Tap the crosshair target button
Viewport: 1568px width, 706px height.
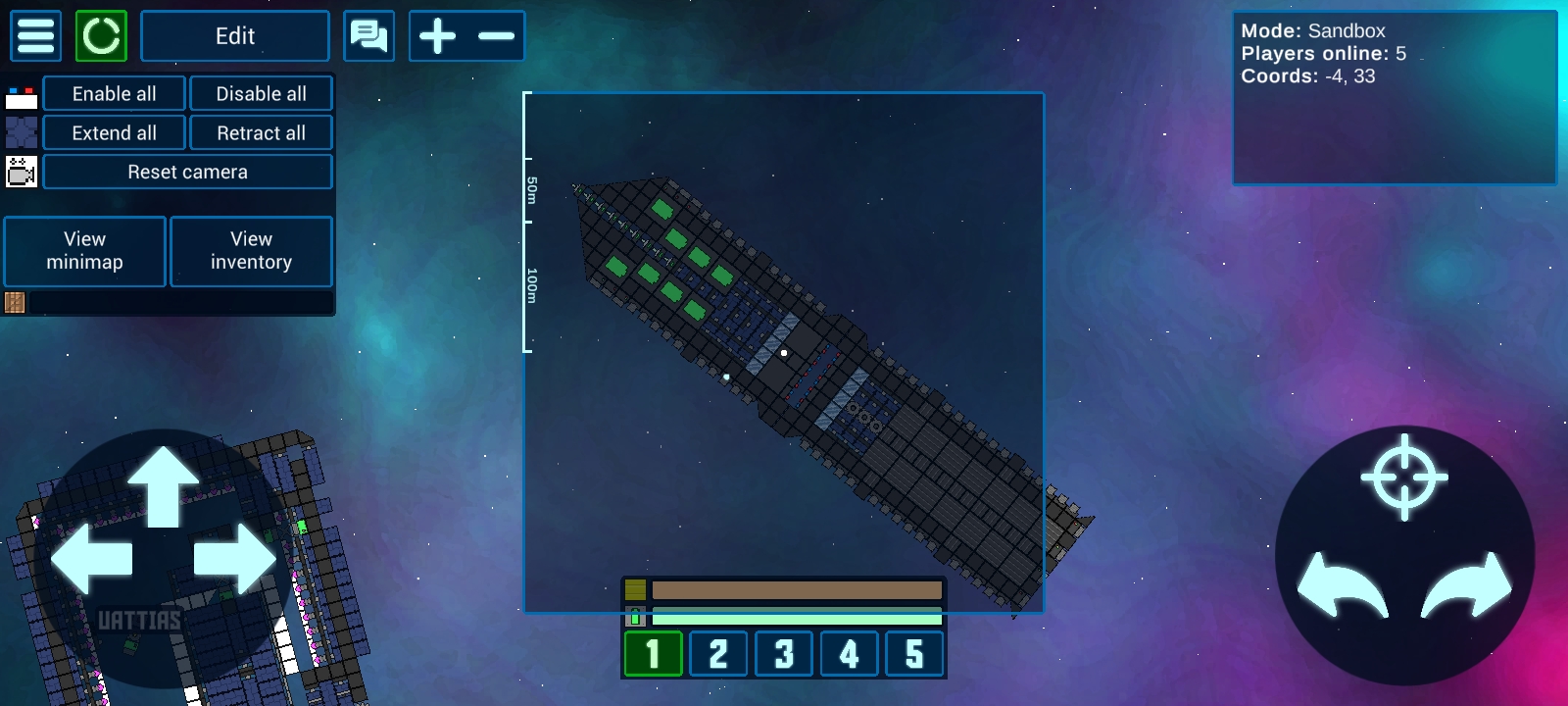pyautogui.click(x=1404, y=477)
